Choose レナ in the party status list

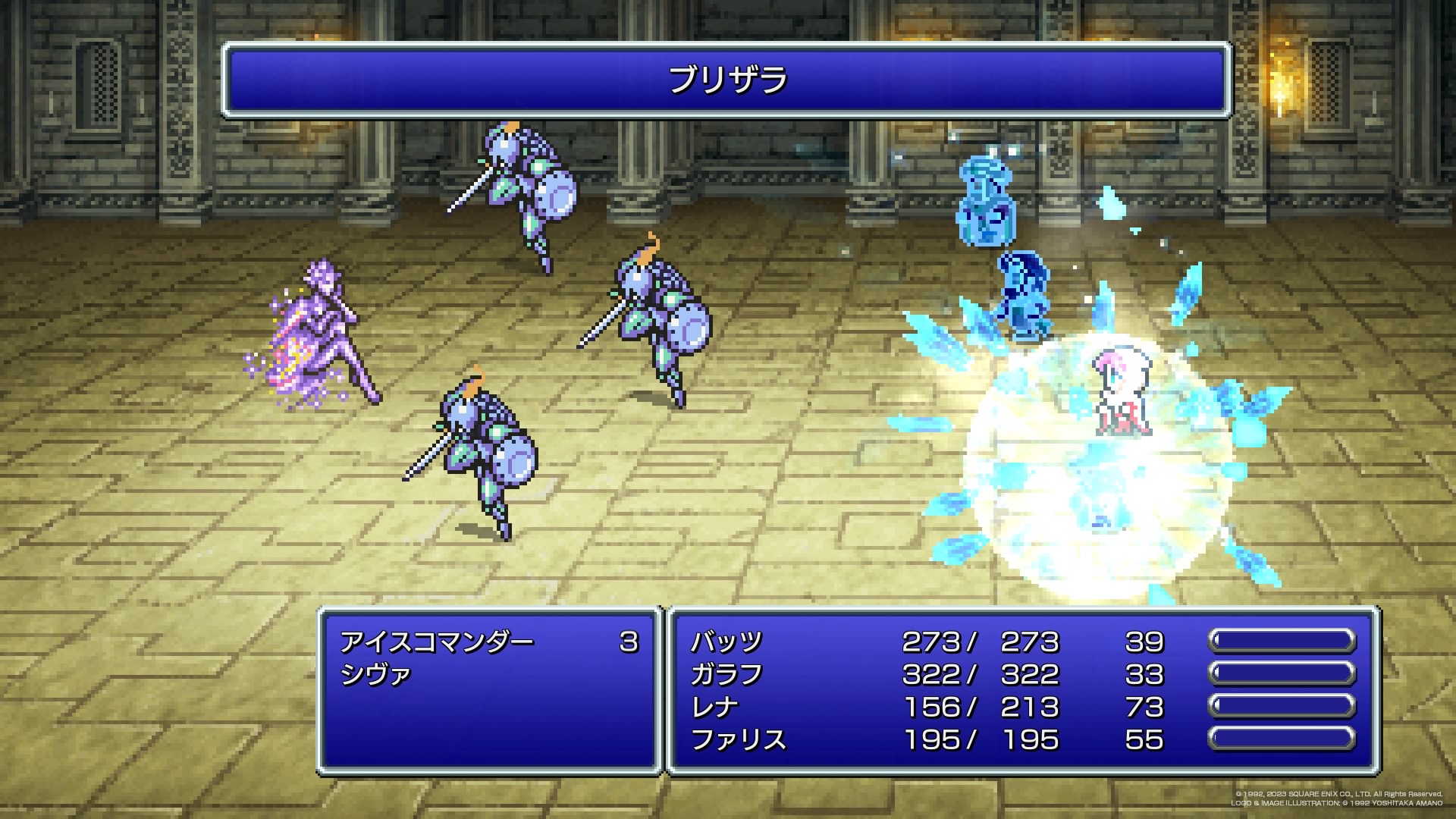coord(714,708)
